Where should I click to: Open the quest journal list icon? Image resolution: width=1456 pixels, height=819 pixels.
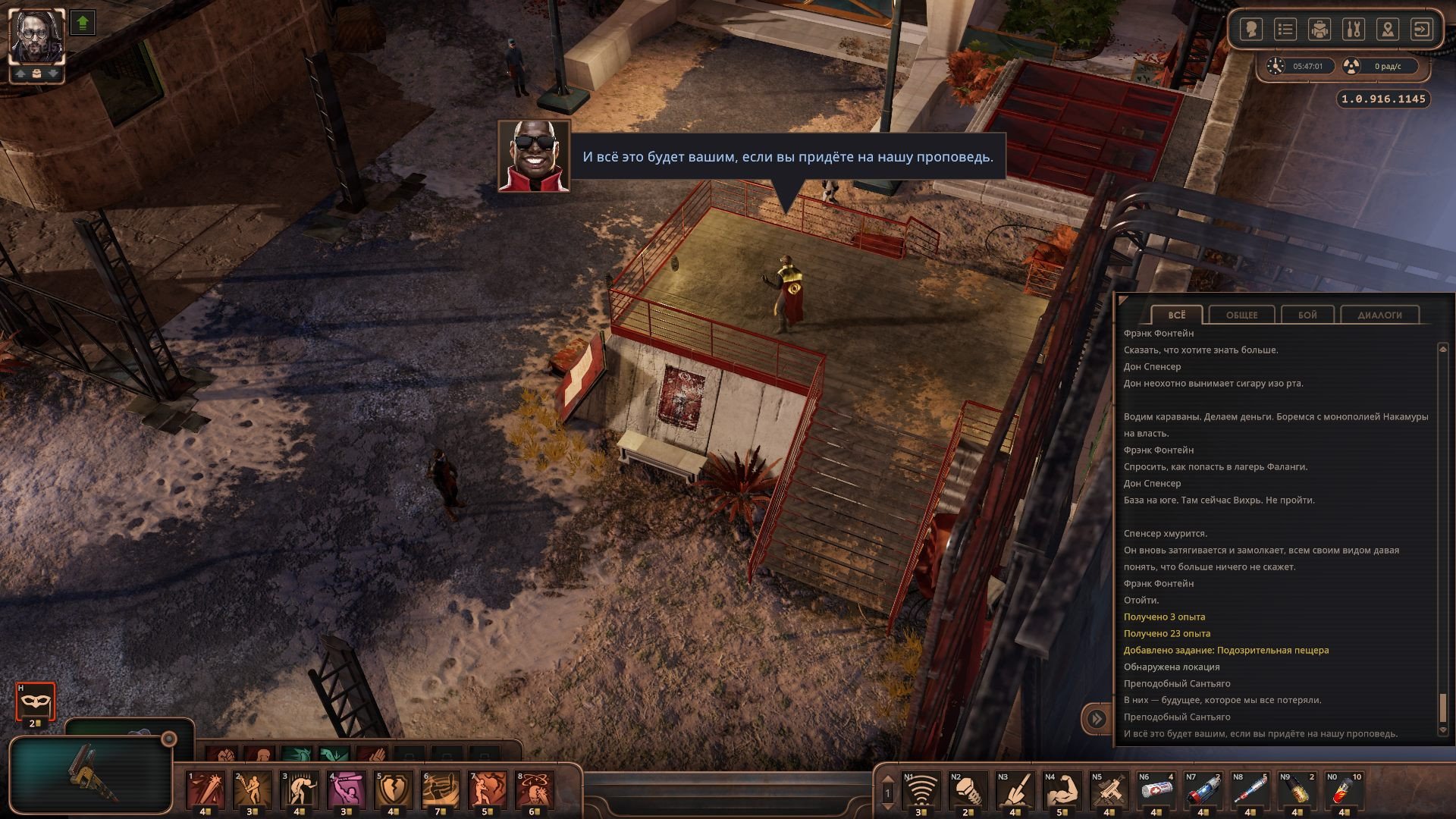[1285, 30]
